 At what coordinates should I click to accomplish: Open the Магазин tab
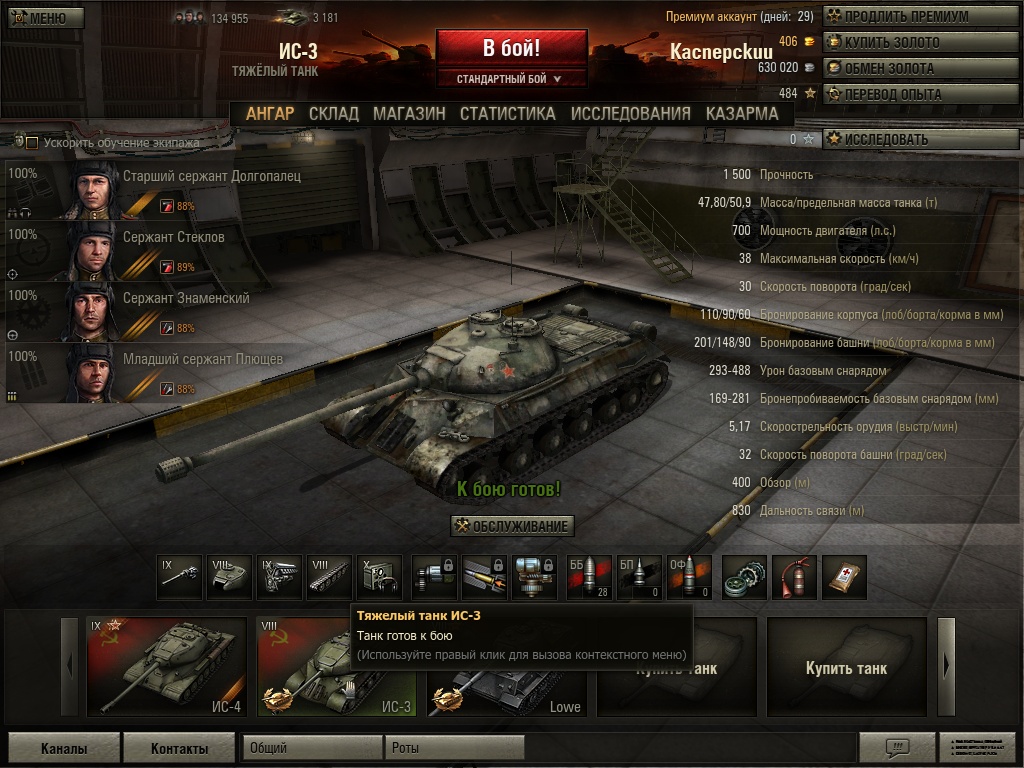pos(409,114)
